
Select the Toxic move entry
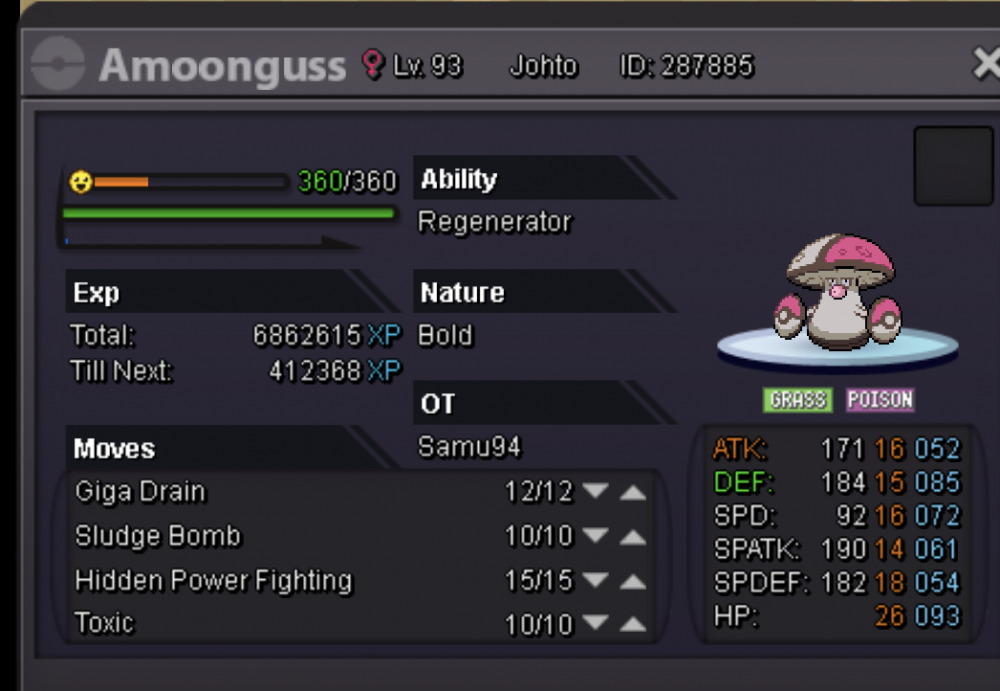coord(105,624)
